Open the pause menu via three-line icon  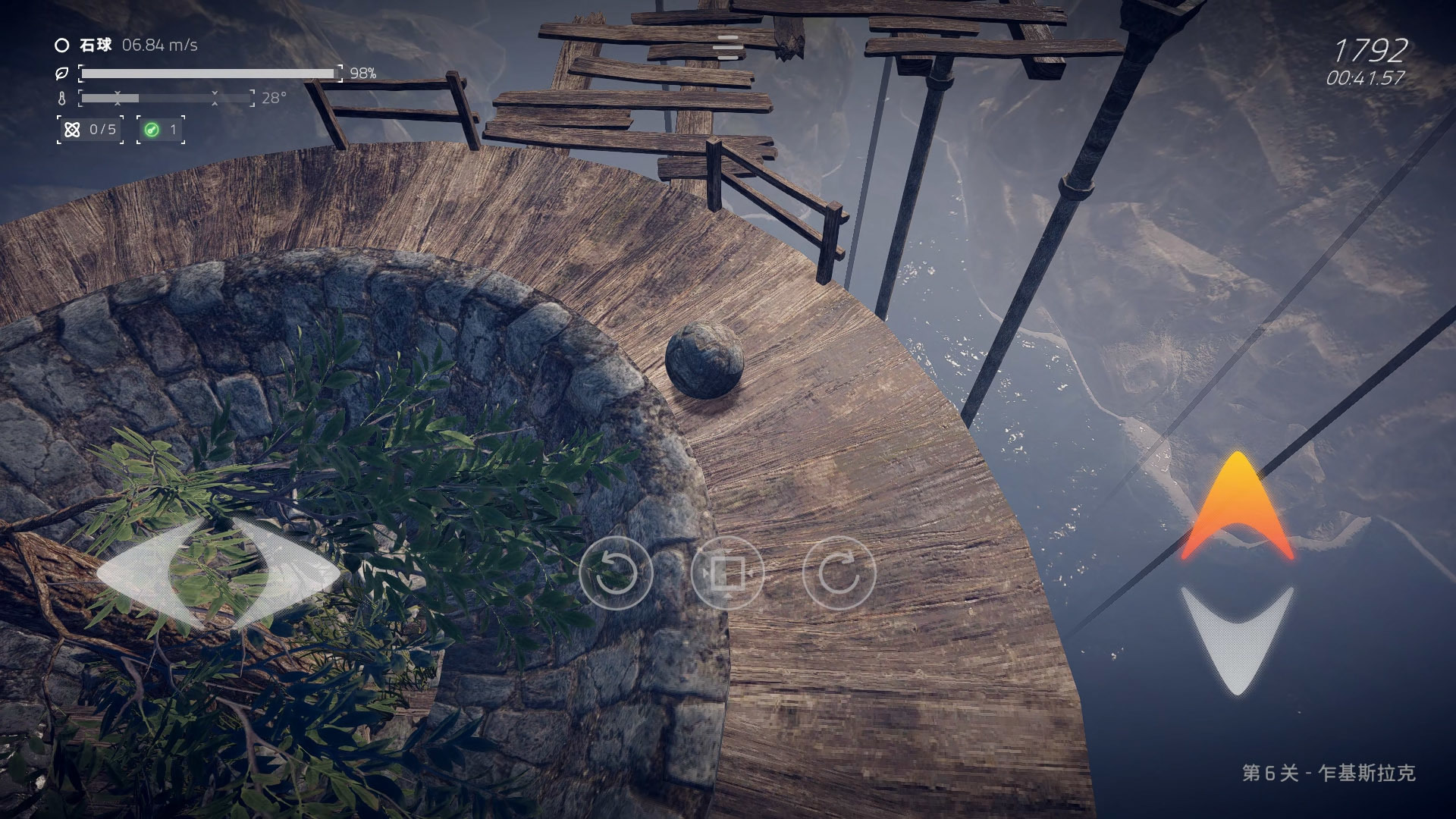click(x=727, y=47)
